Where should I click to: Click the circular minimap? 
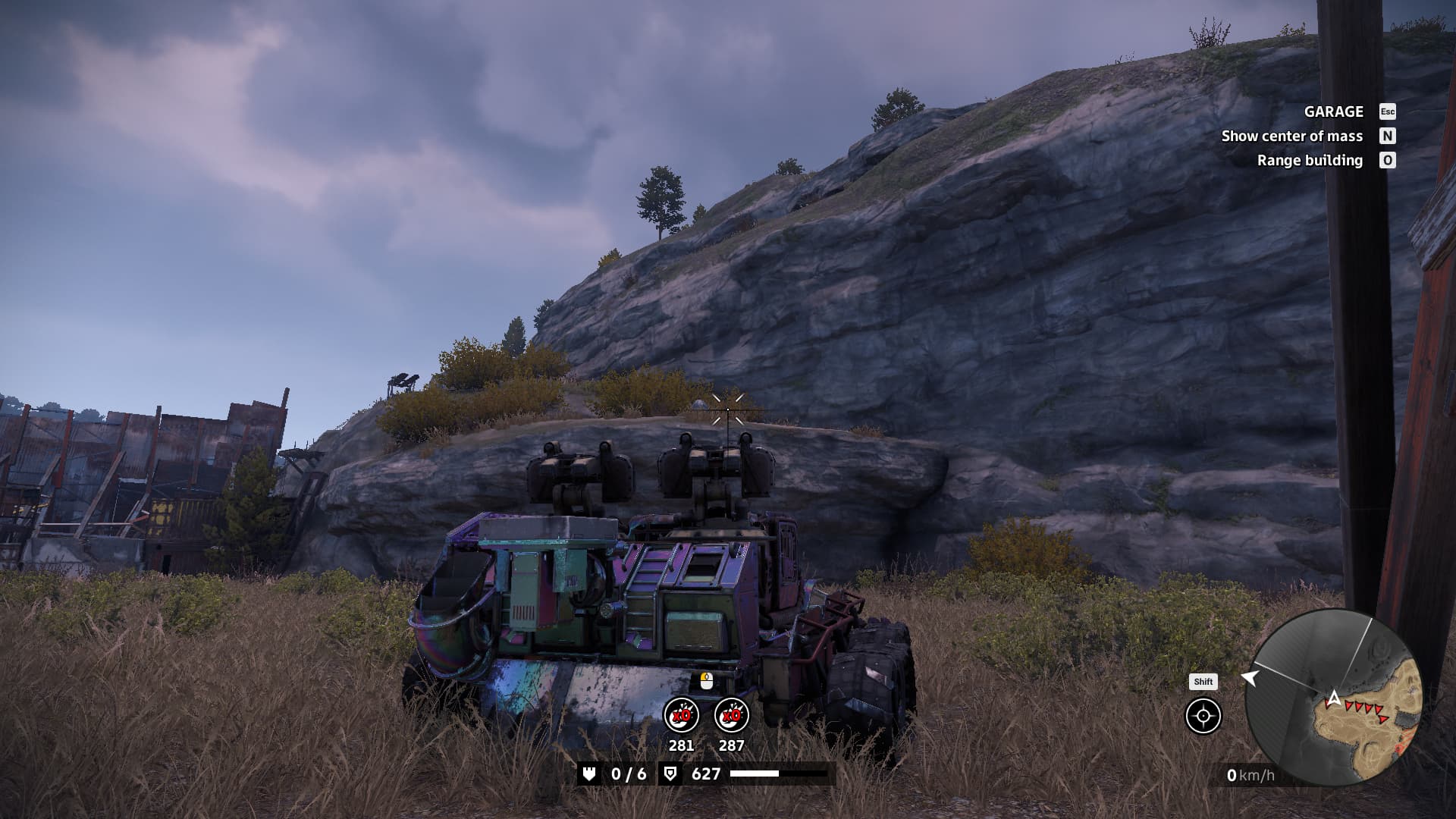pos(1334,698)
